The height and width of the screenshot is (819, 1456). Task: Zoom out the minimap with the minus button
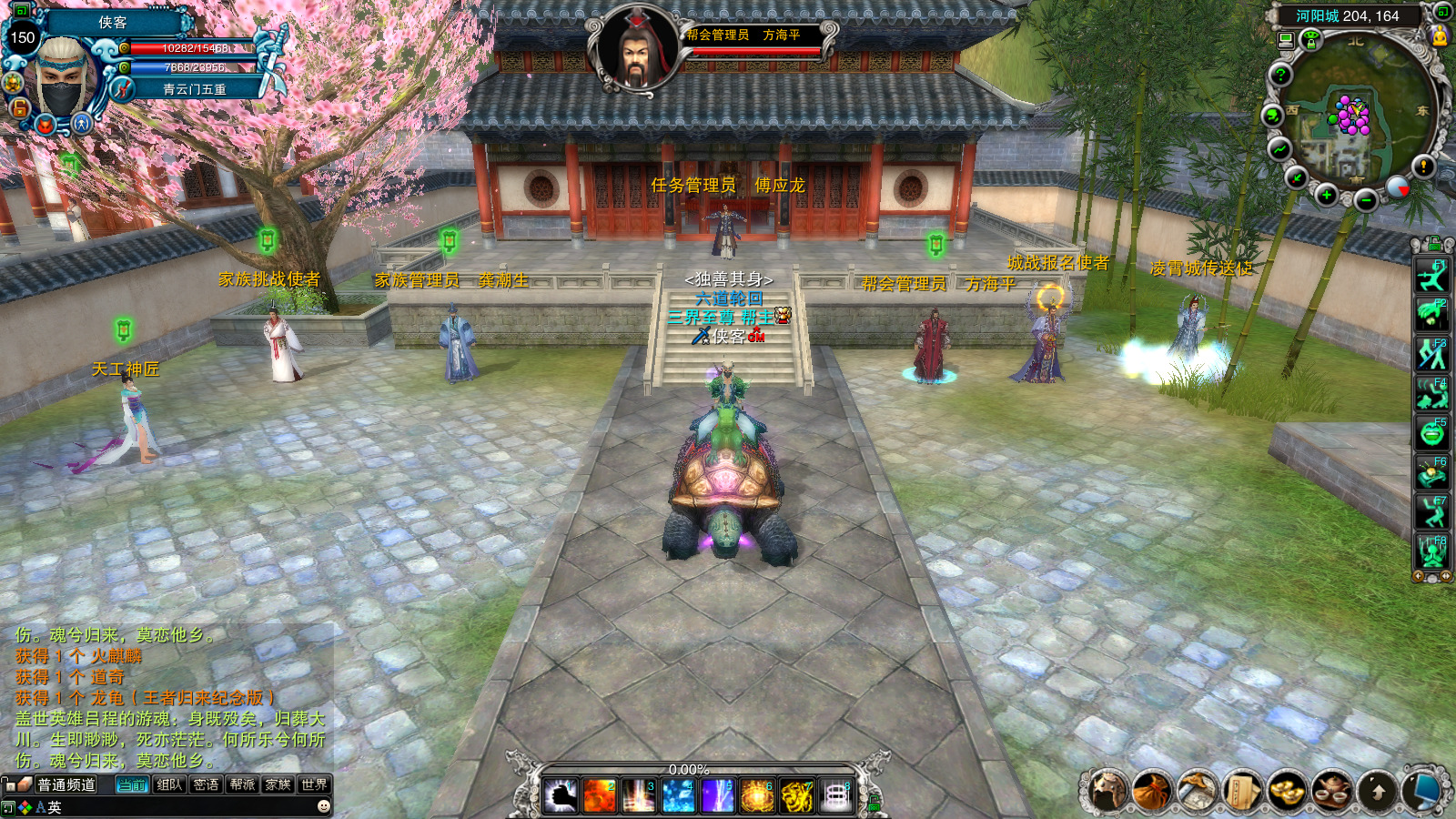coord(1365,200)
